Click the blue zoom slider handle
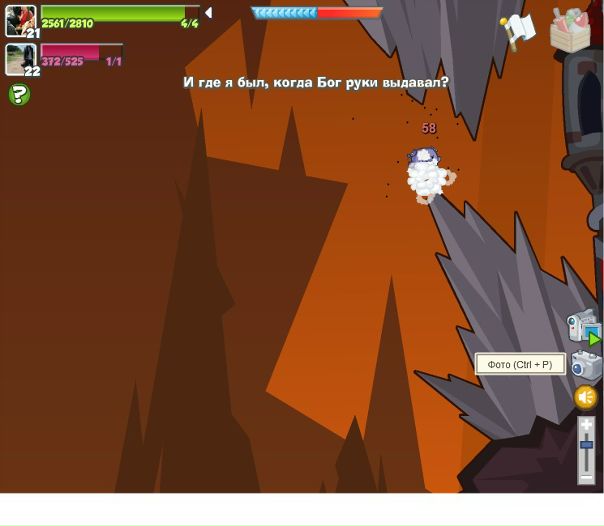Image resolution: width=604 pixels, height=526 pixels. click(586, 444)
